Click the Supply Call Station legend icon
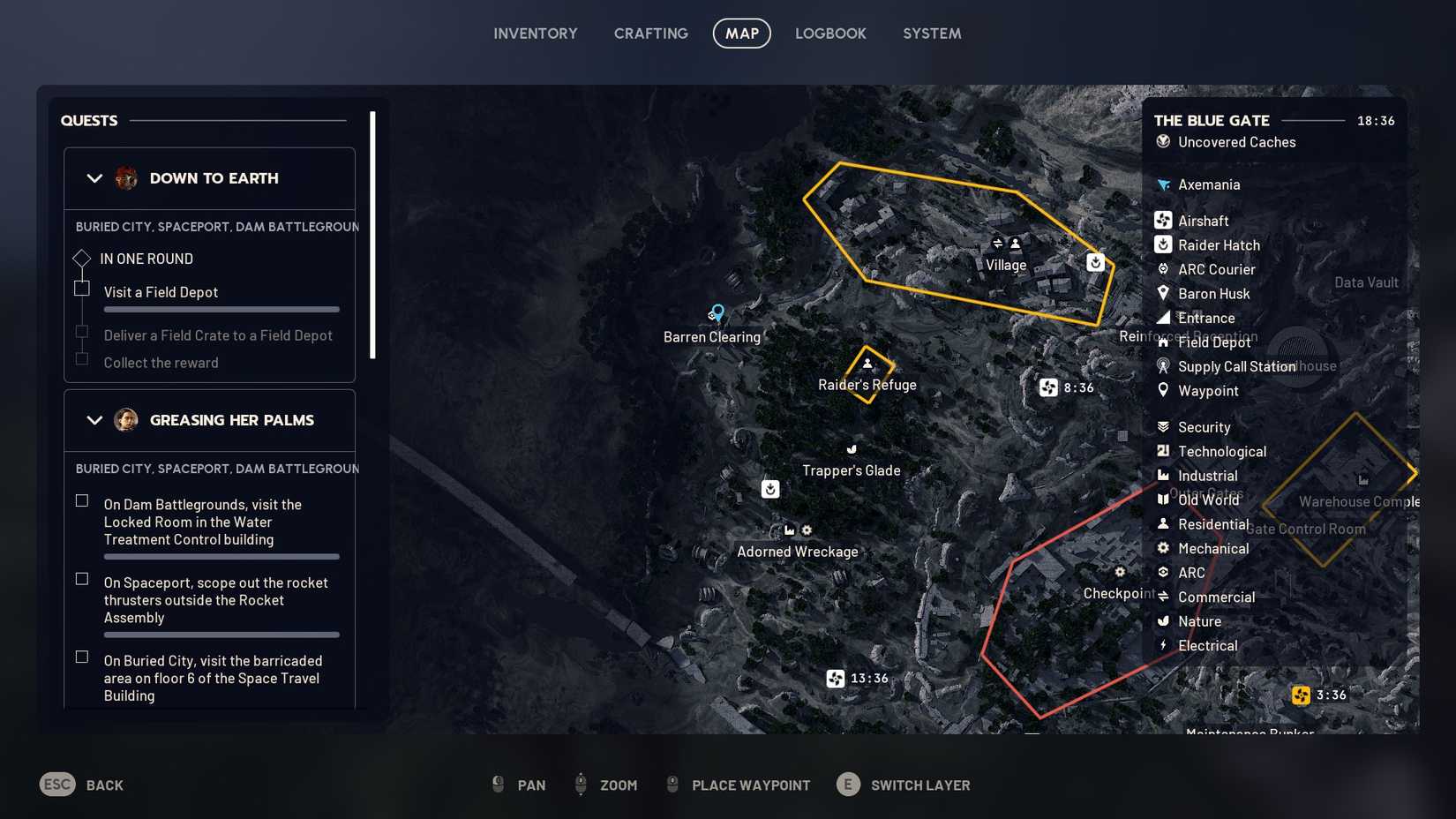 click(1163, 366)
